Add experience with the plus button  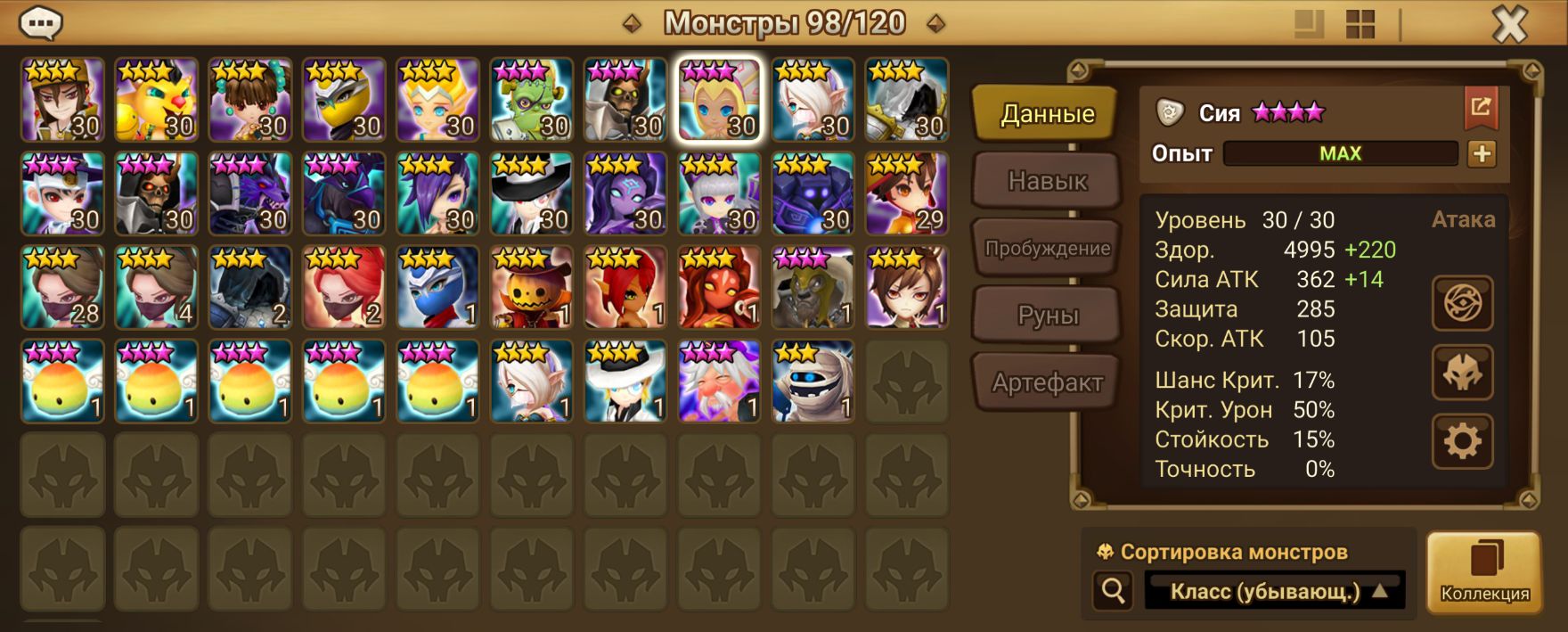point(1482,154)
